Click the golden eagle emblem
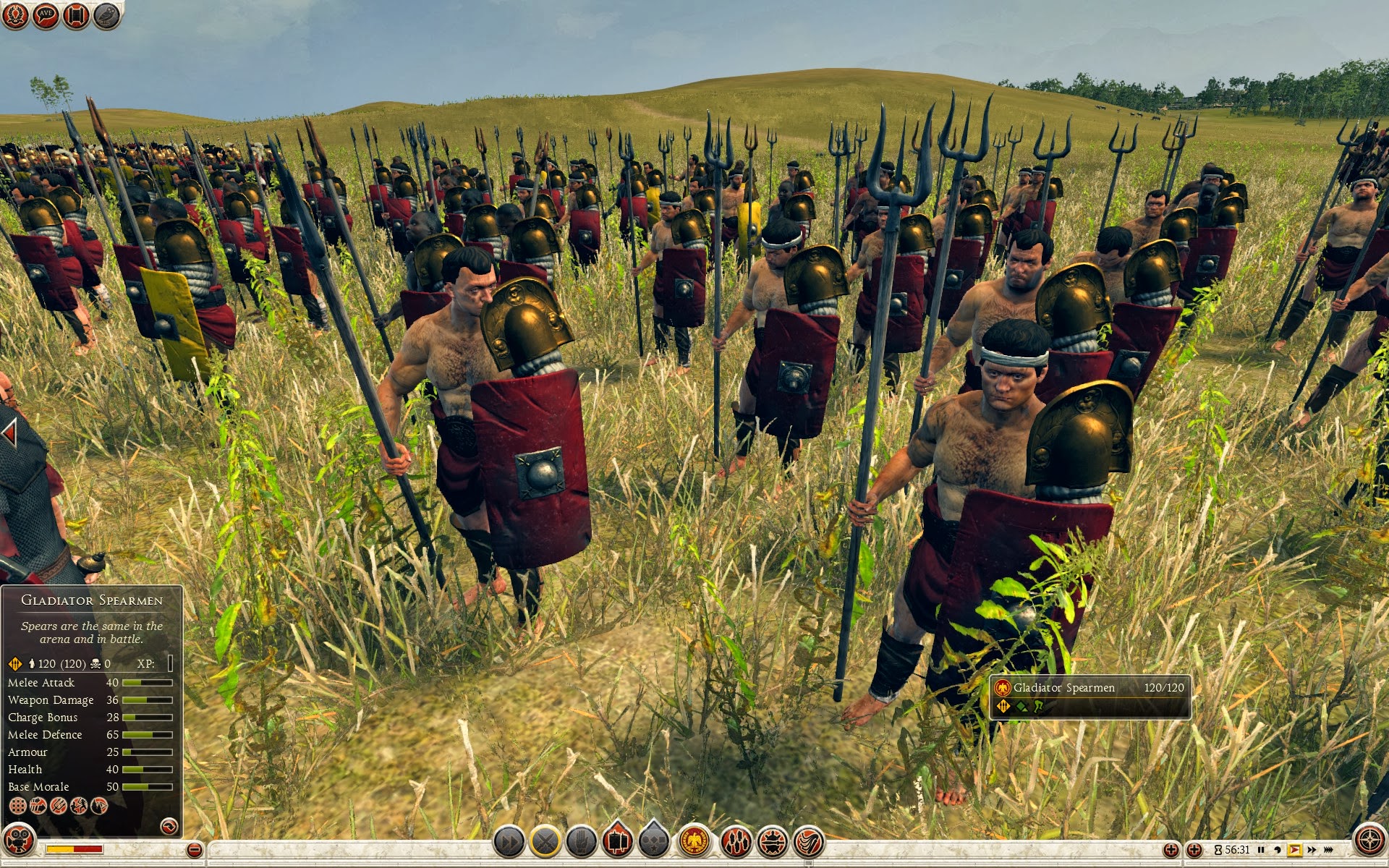 pos(694,841)
